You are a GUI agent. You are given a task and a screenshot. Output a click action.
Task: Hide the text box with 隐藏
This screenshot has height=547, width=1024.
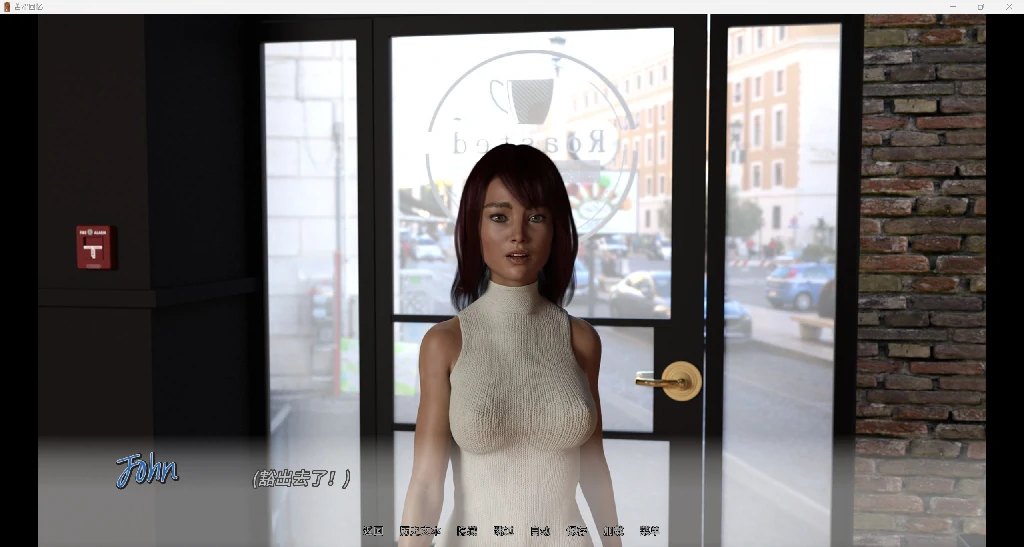click(467, 531)
